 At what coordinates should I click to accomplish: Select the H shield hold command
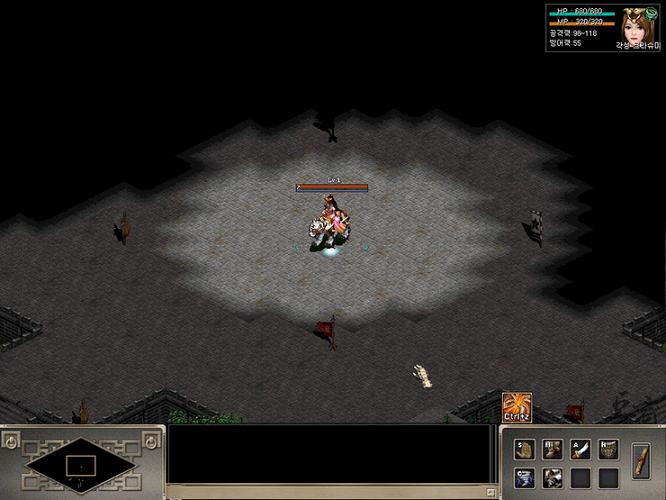[608, 449]
